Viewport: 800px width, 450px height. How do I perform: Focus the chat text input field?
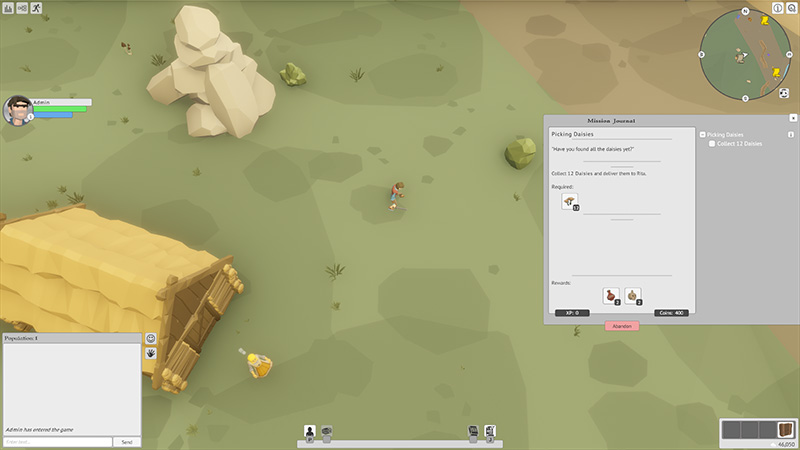click(57, 441)
